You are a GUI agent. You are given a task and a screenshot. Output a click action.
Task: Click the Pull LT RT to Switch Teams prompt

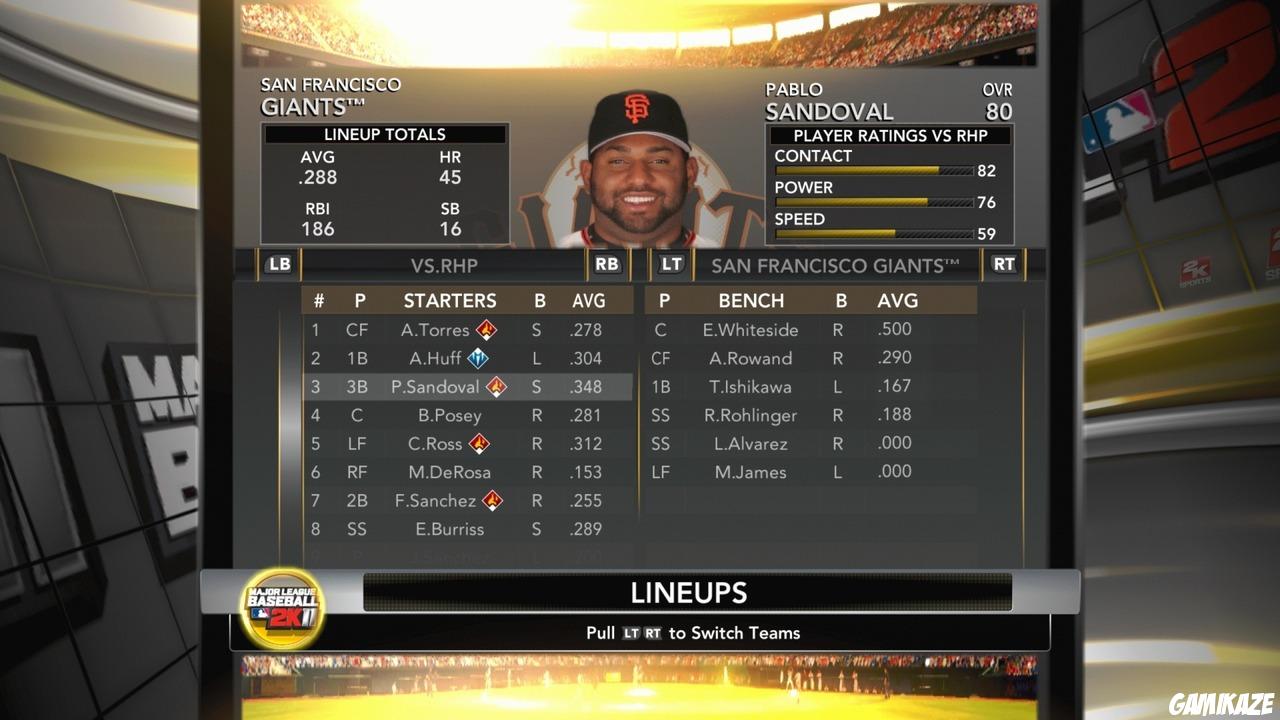(693, 632)
